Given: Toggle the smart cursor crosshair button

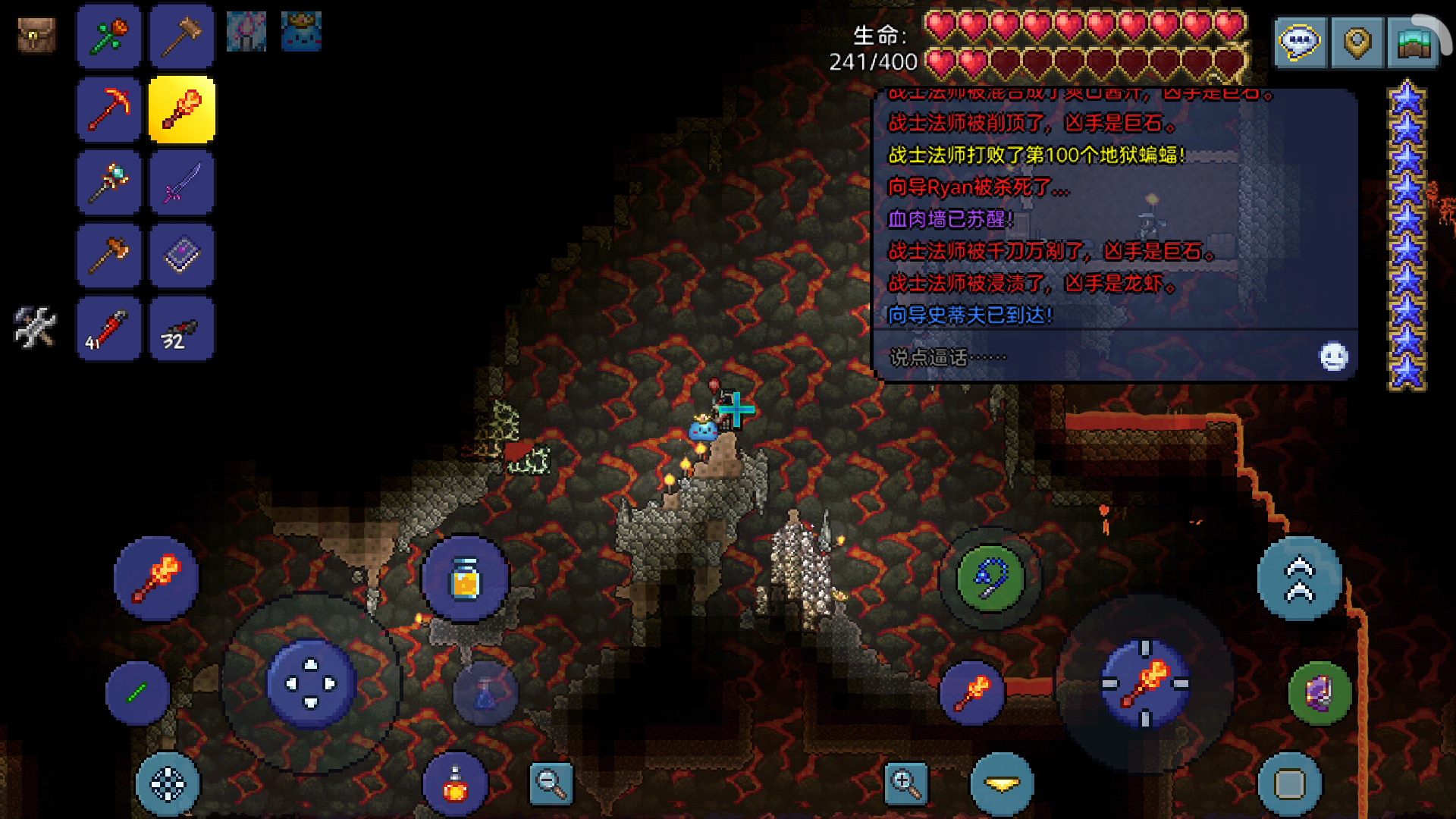Looking at the screenshot, I should (x=168, y=785).
